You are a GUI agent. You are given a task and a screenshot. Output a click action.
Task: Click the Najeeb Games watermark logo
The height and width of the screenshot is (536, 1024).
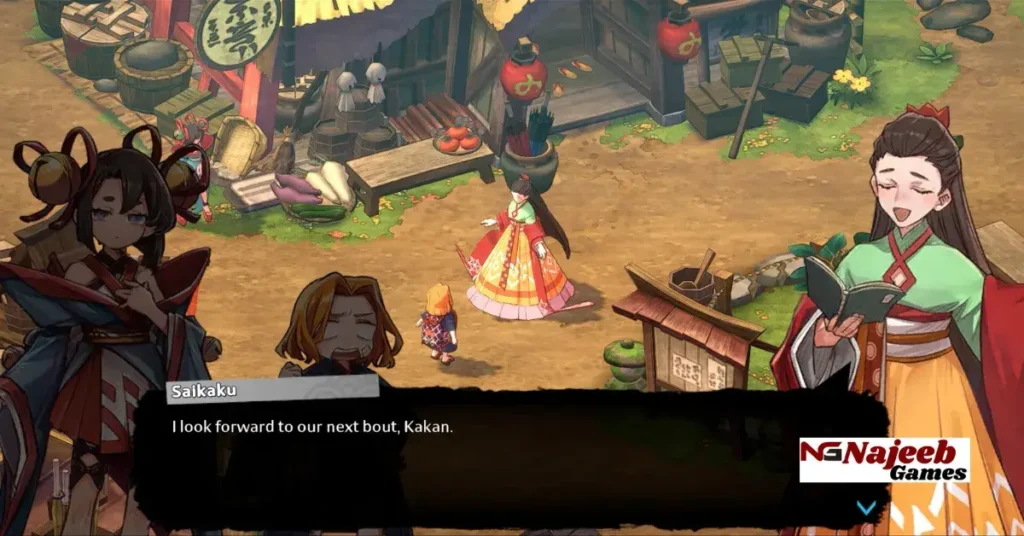[884, 460]
